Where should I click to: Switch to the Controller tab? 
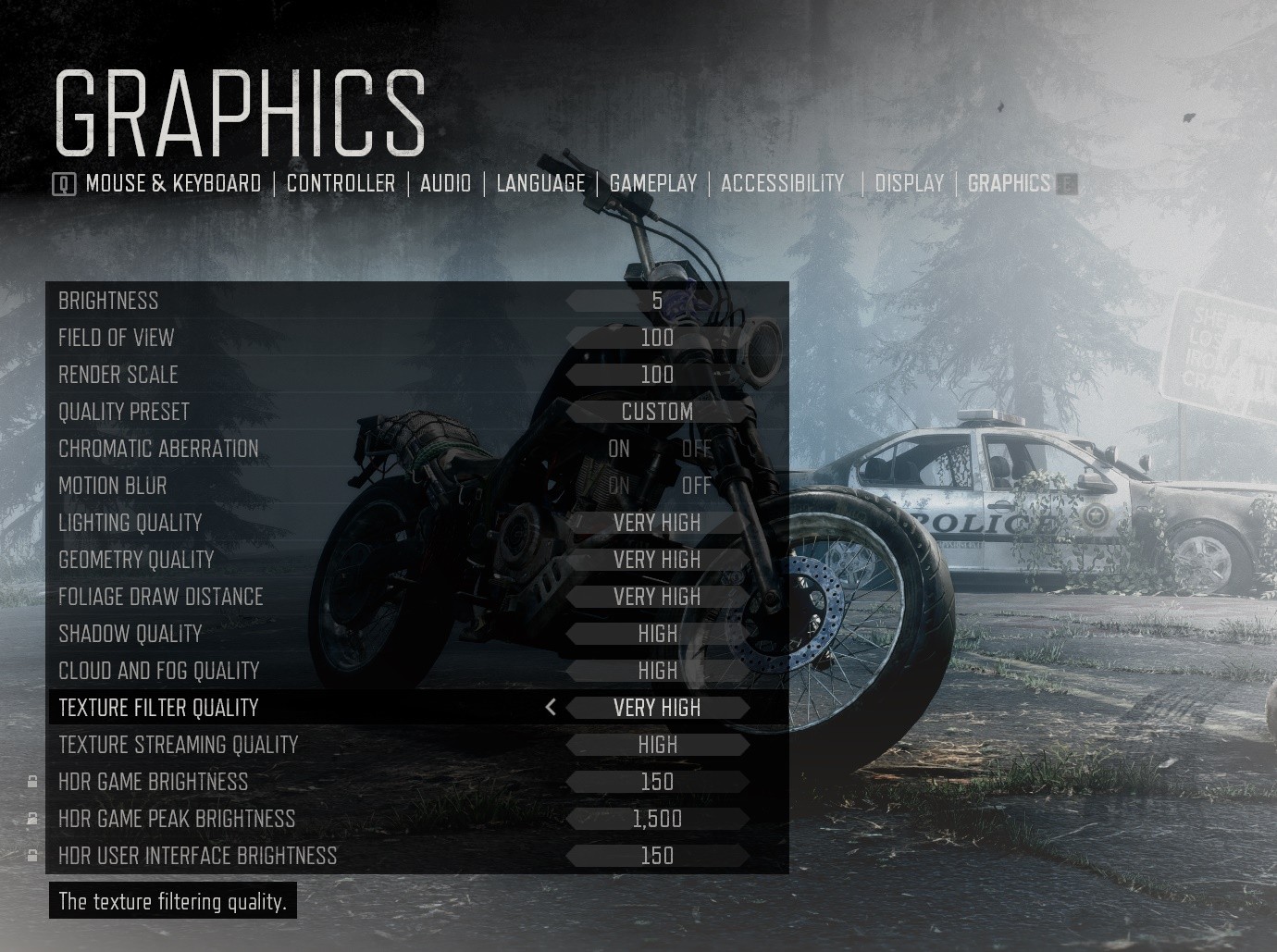coord(341,183)
